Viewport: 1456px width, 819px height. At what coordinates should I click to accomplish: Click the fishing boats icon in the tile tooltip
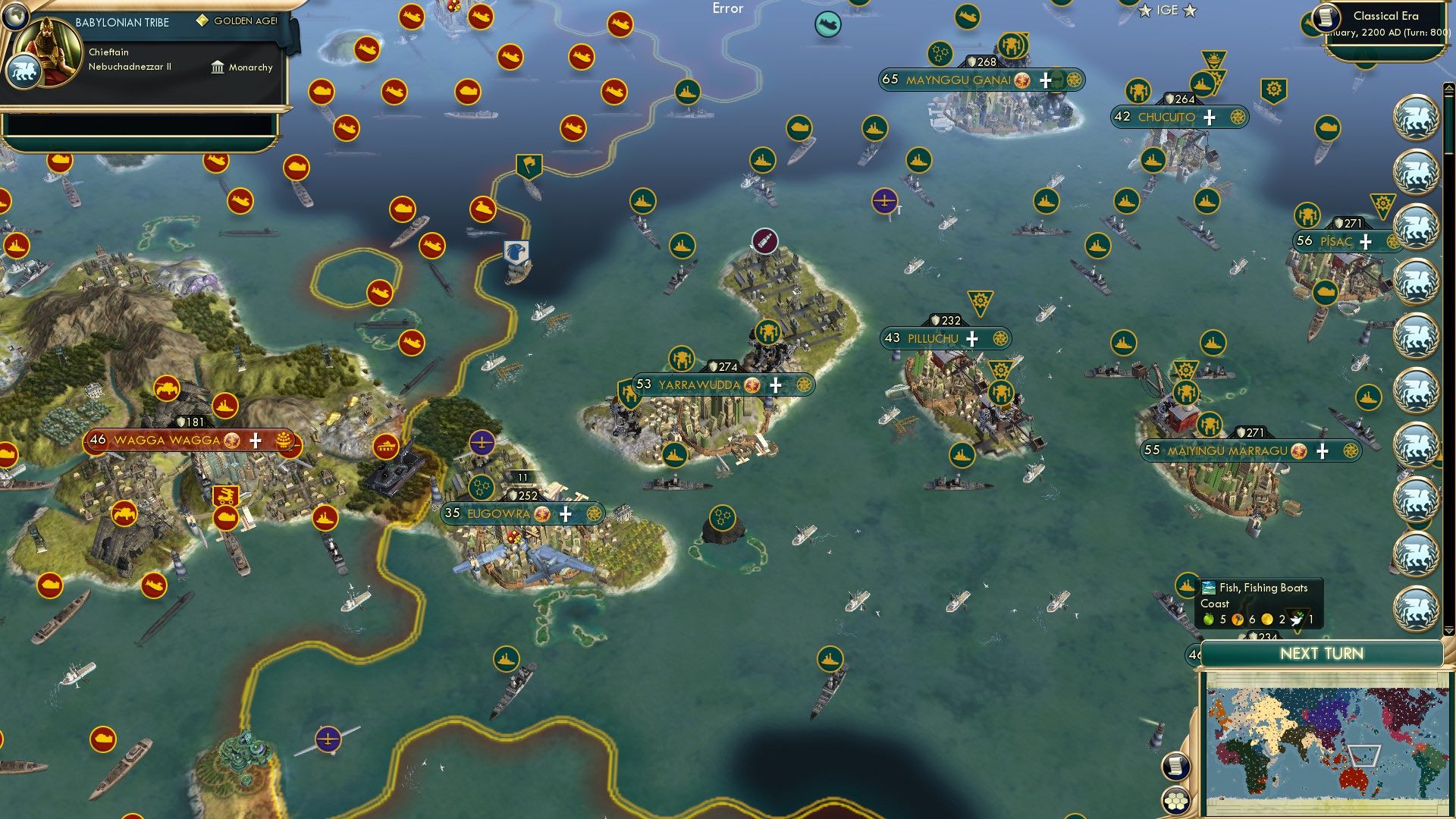(x=1208, y=588)
